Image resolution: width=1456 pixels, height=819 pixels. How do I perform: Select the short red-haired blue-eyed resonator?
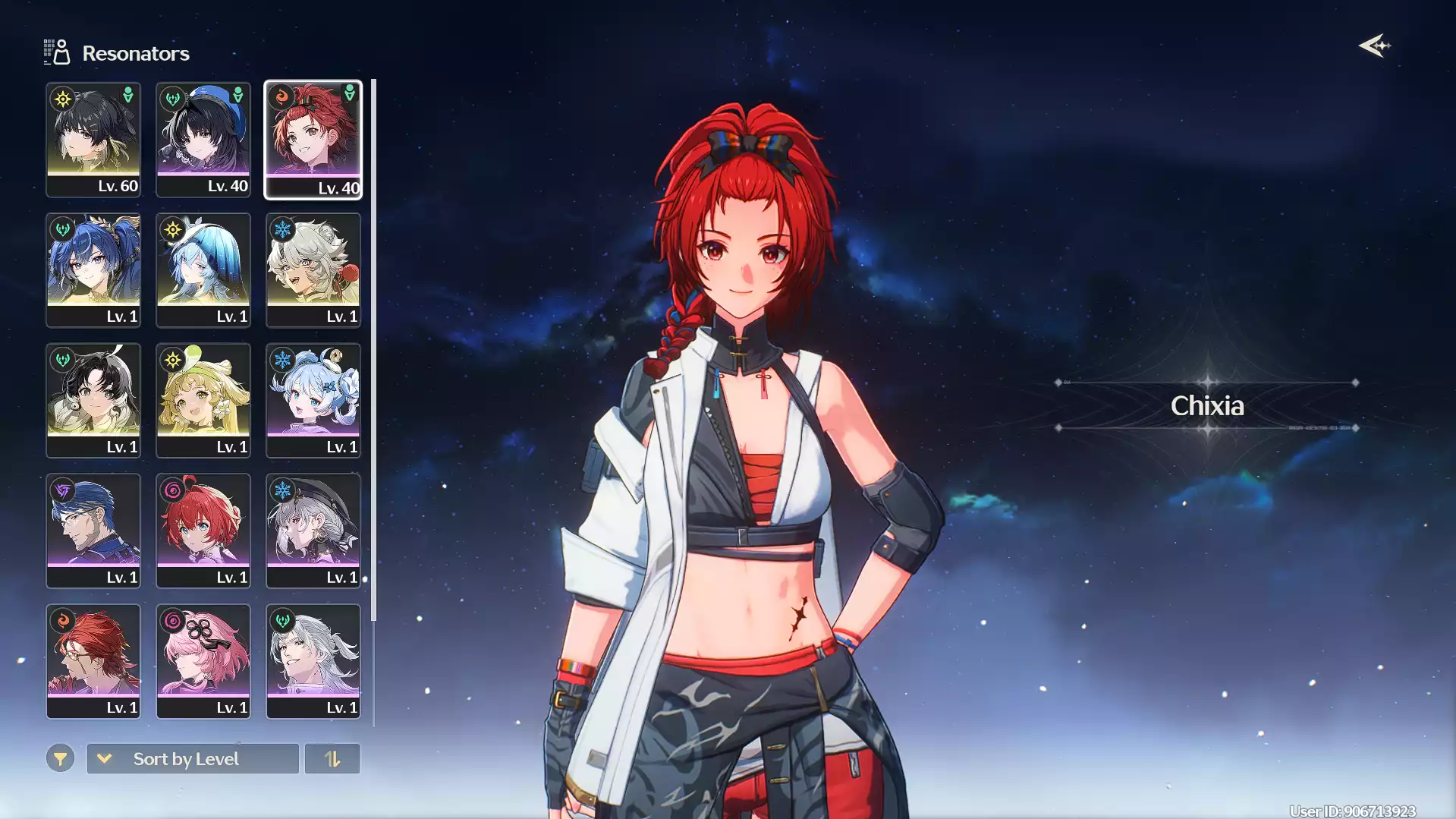203,531
